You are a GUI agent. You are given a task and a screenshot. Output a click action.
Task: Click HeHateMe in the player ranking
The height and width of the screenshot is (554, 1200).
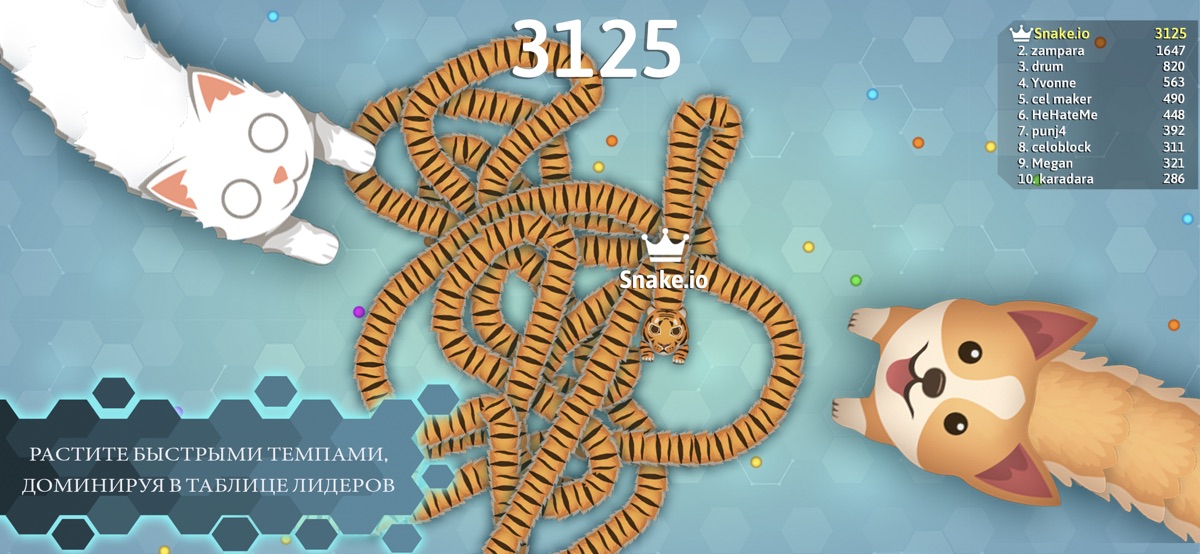tap(1100, 115)
